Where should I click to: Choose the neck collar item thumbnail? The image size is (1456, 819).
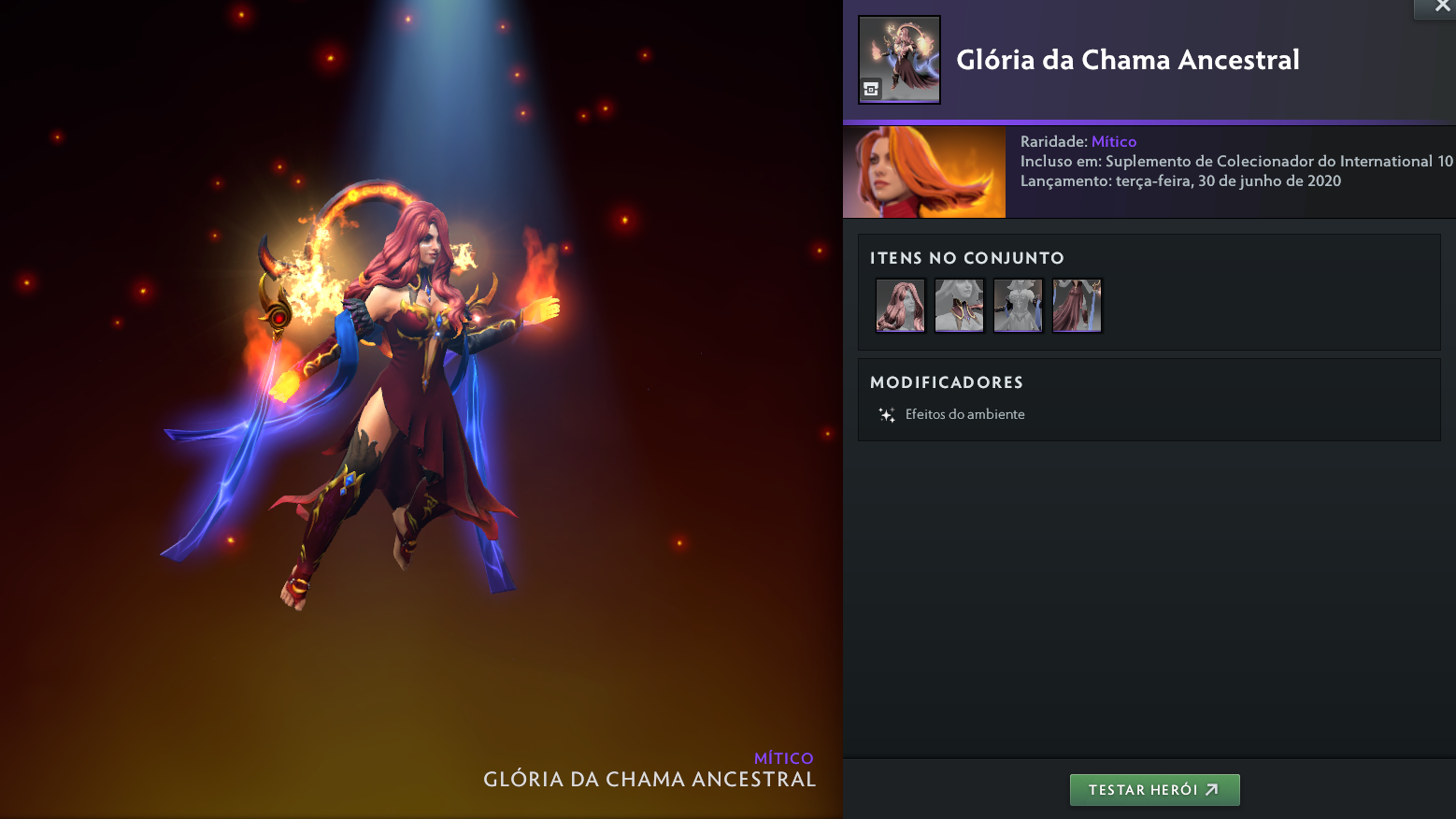click(x=959, y=305)
